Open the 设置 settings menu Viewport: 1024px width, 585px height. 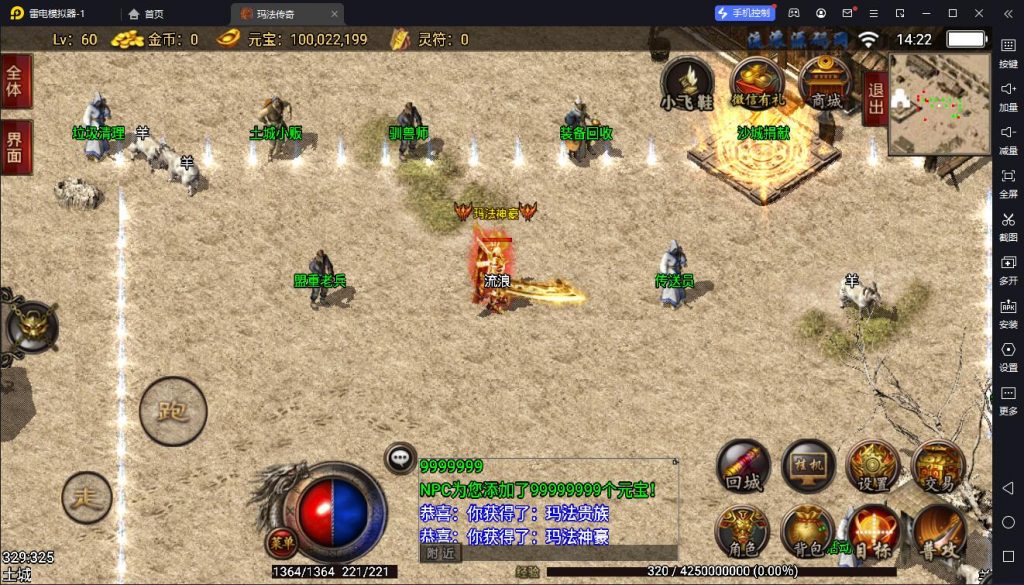[873, 468]
